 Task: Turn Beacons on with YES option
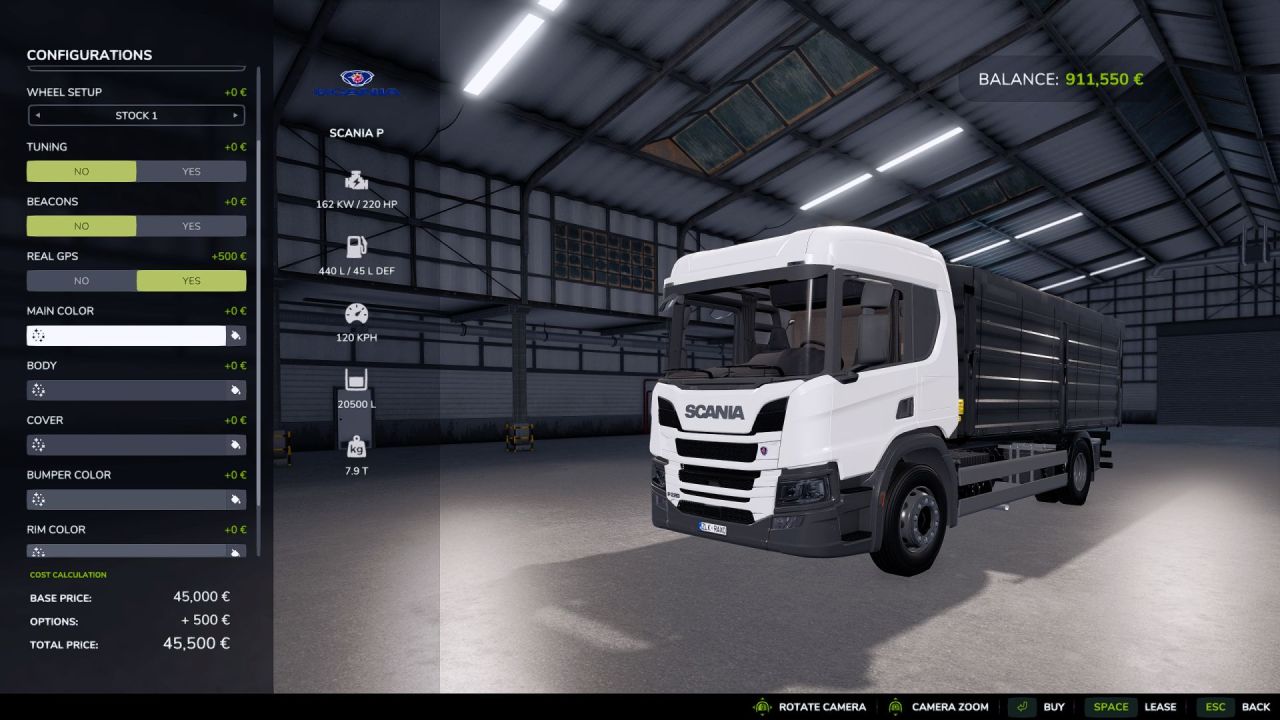pyautogui.click(x=190, y=226)
